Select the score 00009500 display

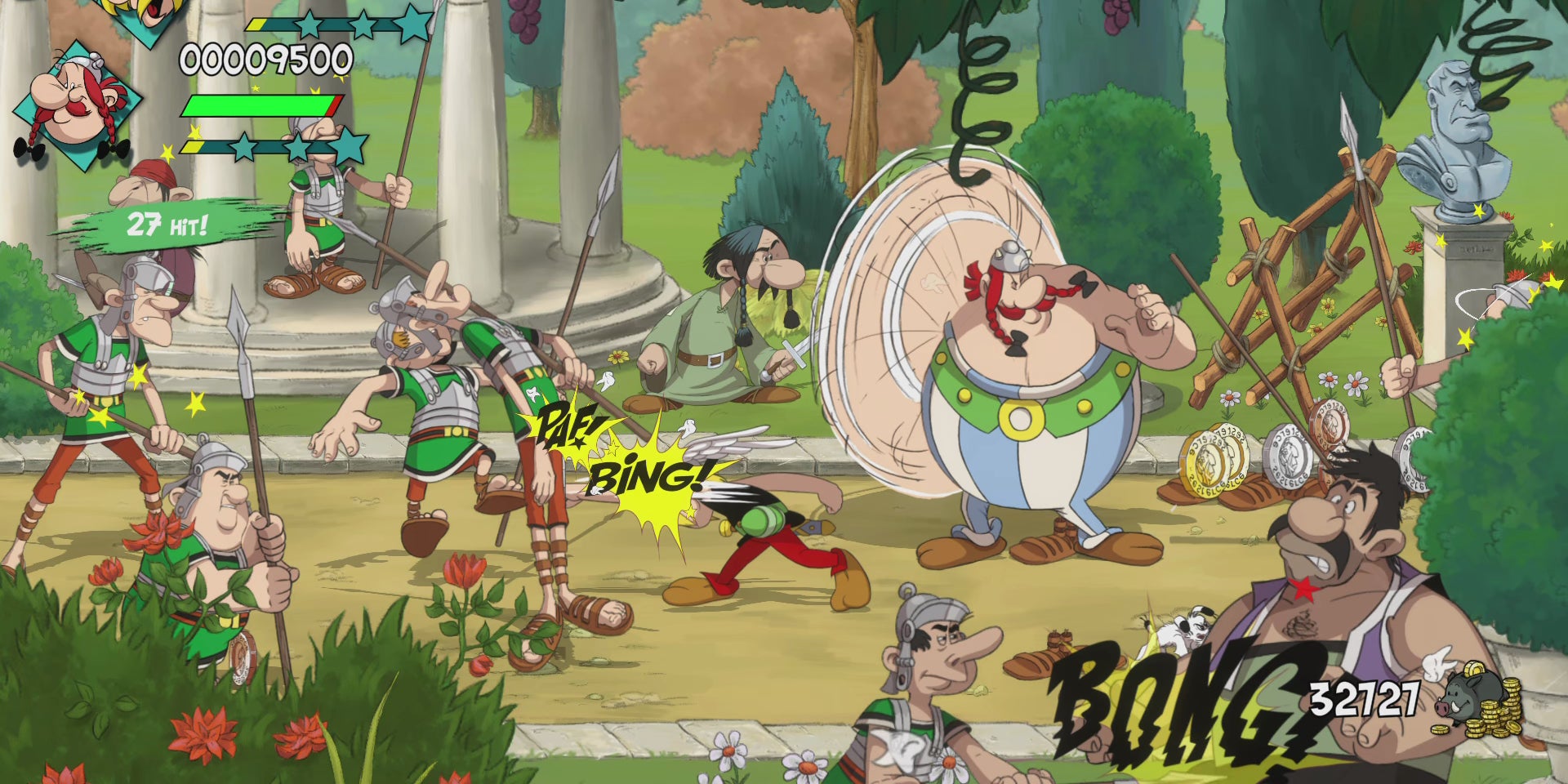(x=263, y=57)
